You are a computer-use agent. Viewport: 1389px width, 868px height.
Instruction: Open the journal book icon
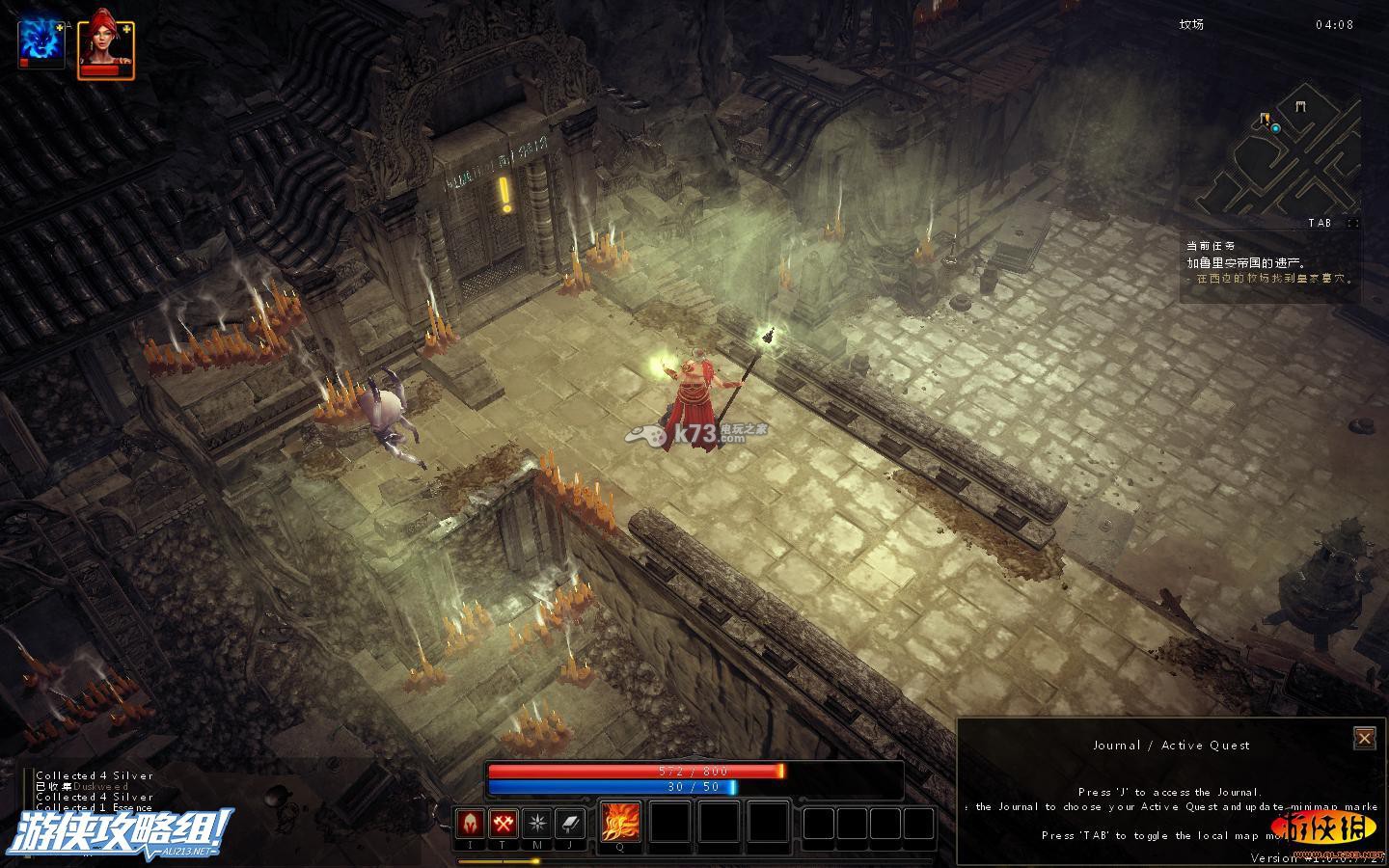[569, 824]
